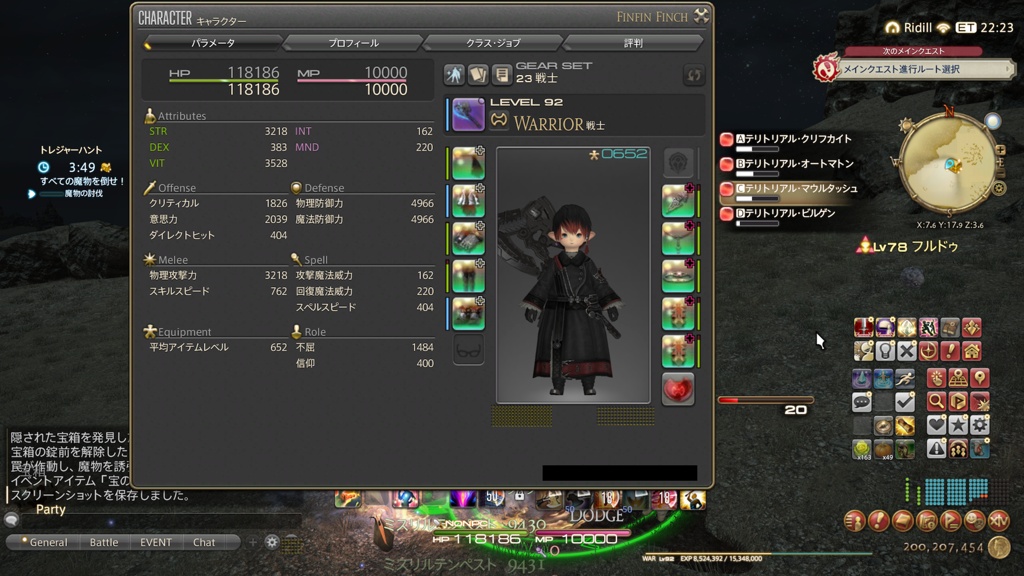The height and width of the screenshot is (576, 1024).
Task: Click the gear set refresh arrows button
Action: point(694,75)
